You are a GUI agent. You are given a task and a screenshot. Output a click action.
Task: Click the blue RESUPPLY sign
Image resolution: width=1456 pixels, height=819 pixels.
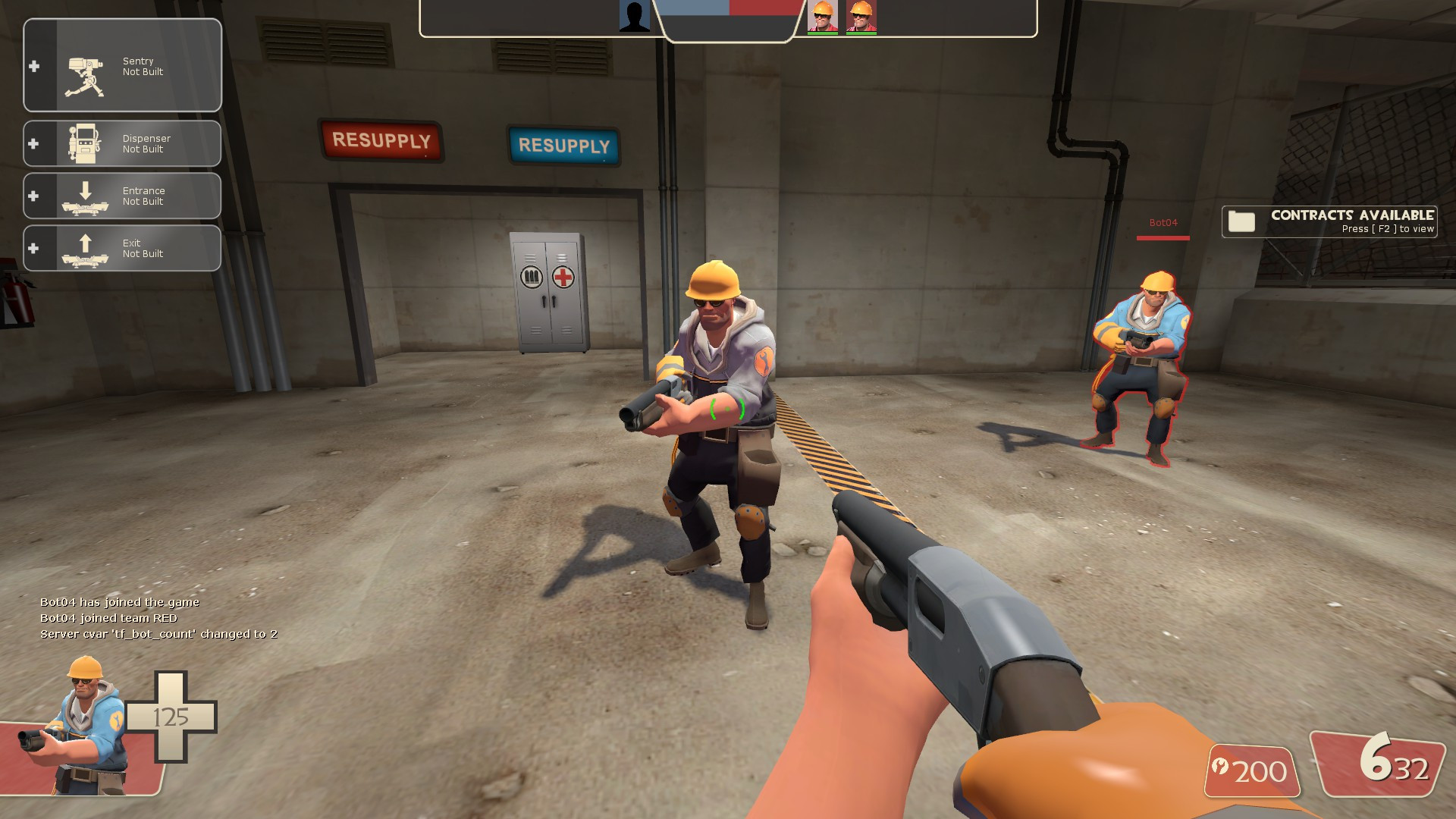pos(564,146)
